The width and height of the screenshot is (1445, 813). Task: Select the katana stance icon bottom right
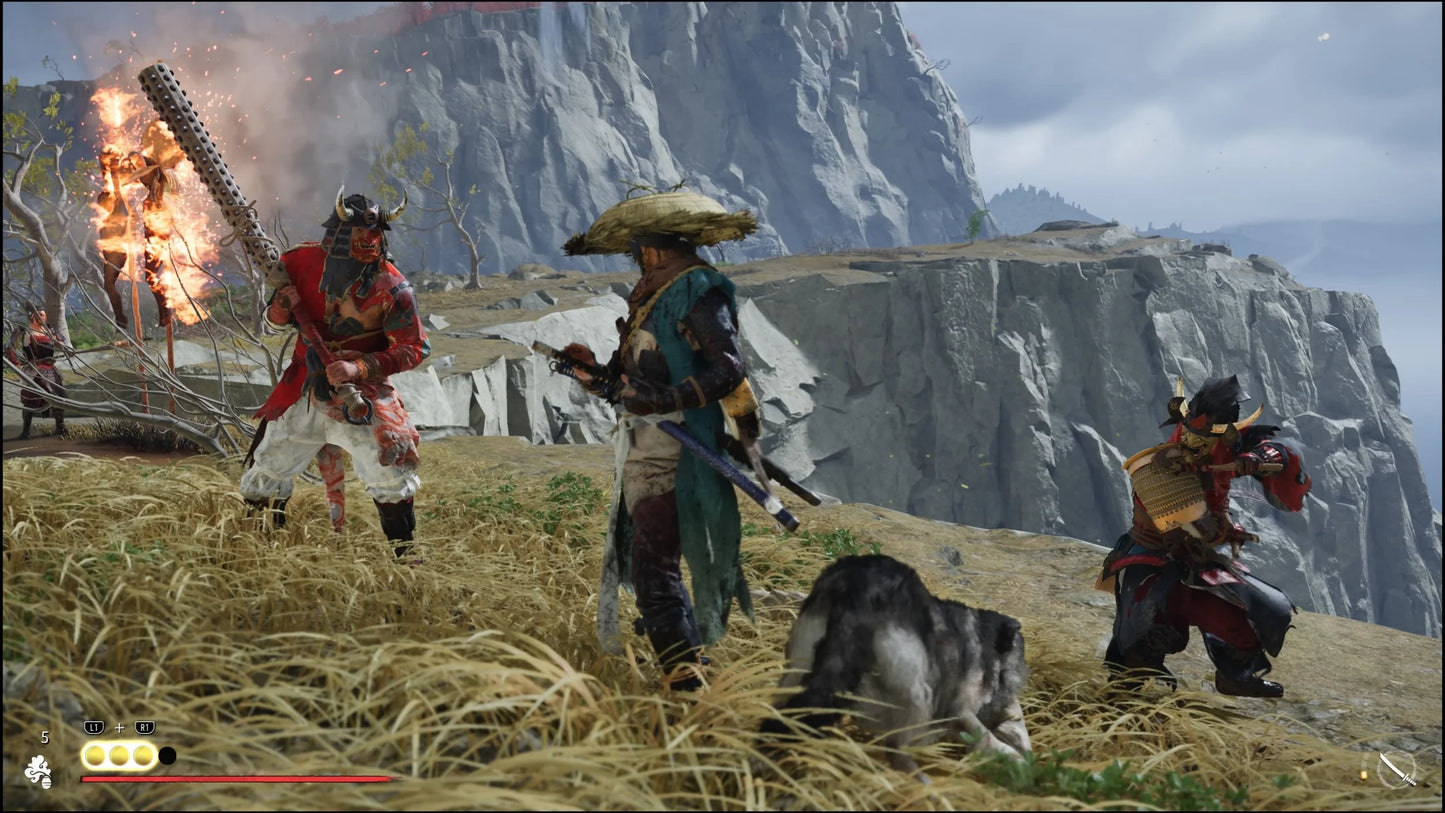(1397, 769)
